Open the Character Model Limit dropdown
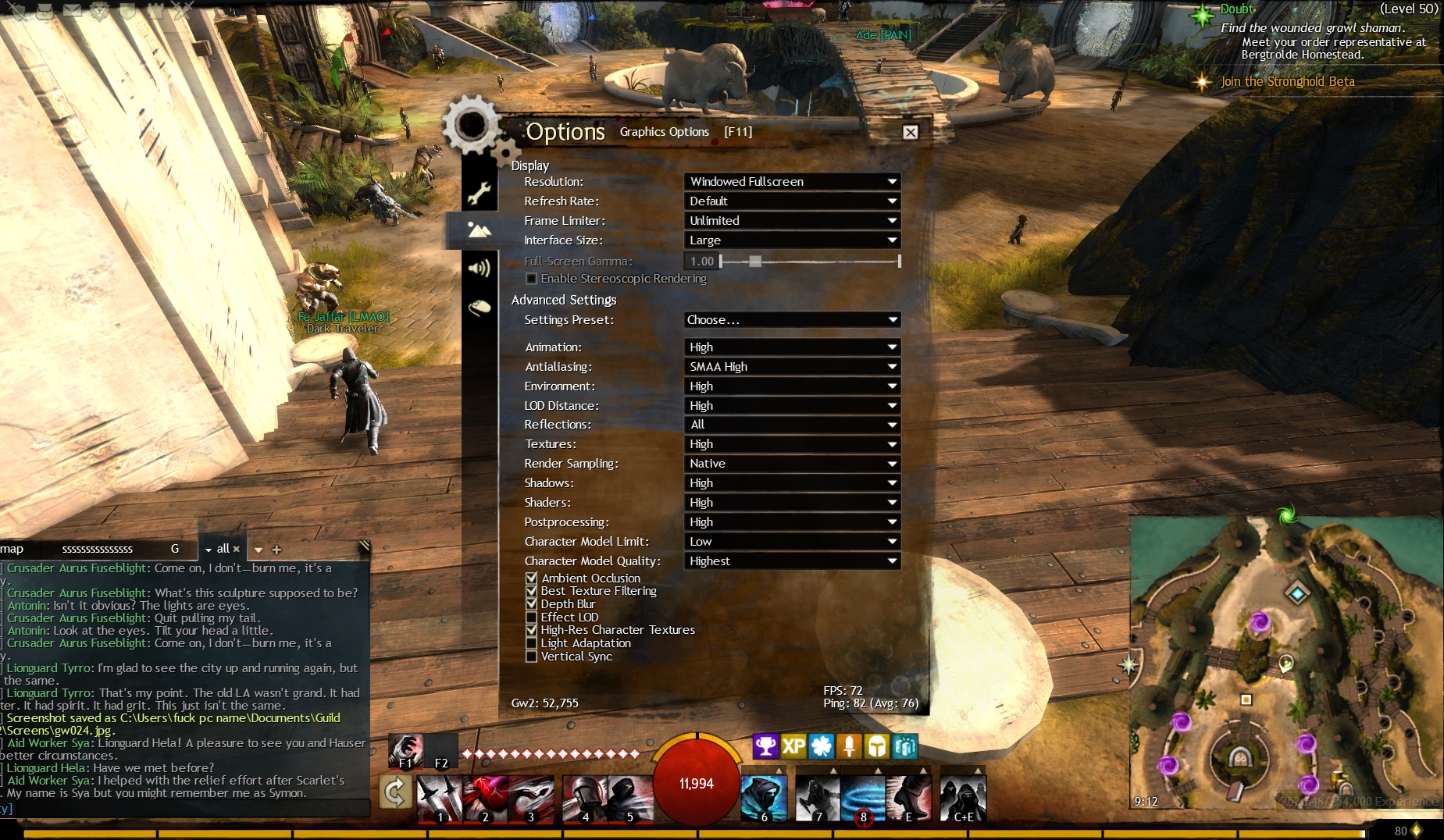Screen dimensions: 1444x840 (792, 542)
